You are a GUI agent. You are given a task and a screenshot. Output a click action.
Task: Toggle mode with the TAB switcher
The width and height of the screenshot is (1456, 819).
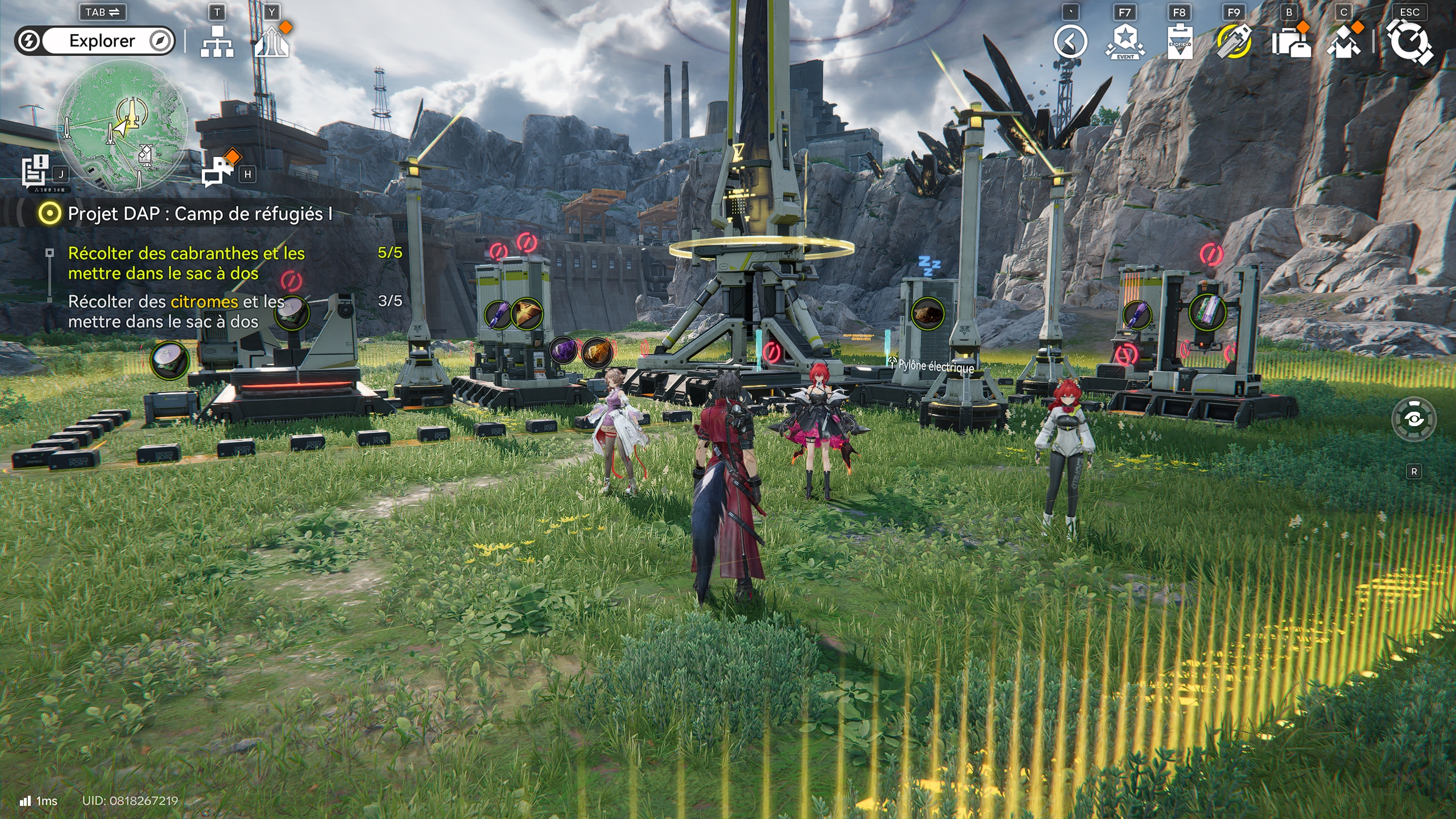(x=102, y=13)
